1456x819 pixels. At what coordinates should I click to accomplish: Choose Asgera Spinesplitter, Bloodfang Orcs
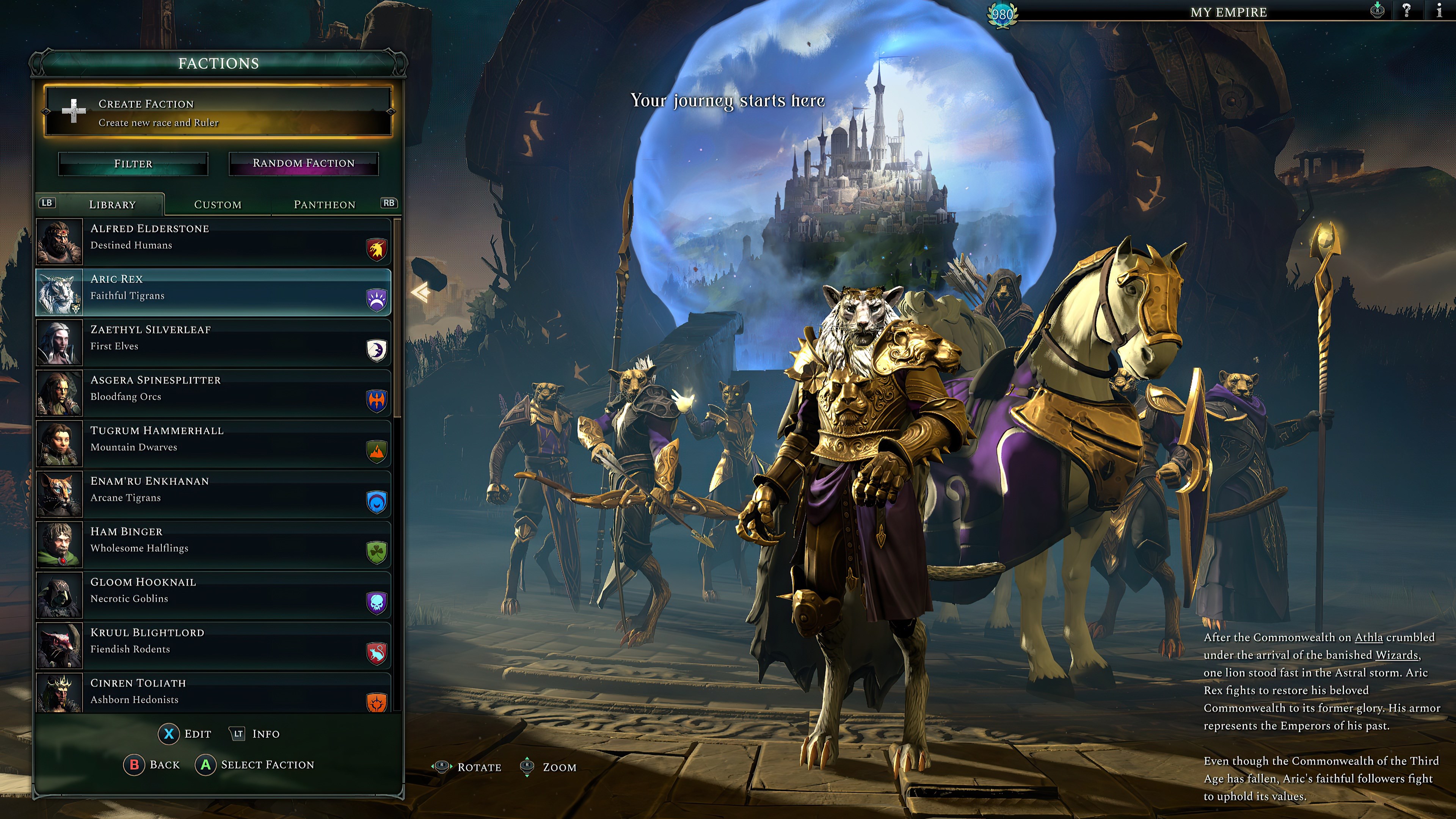pos(213,394)
